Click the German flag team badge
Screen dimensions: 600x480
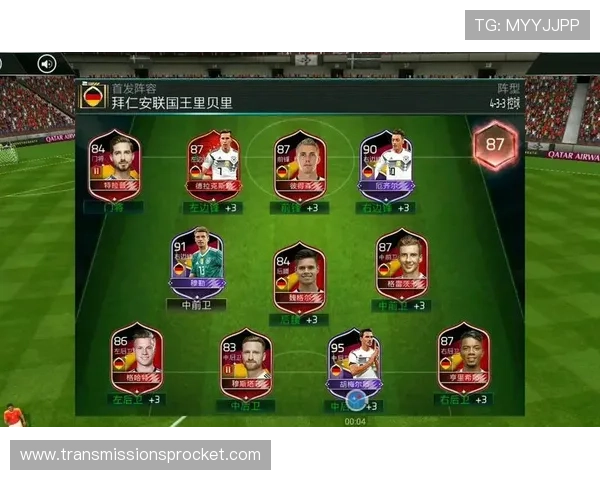[94, 97]
